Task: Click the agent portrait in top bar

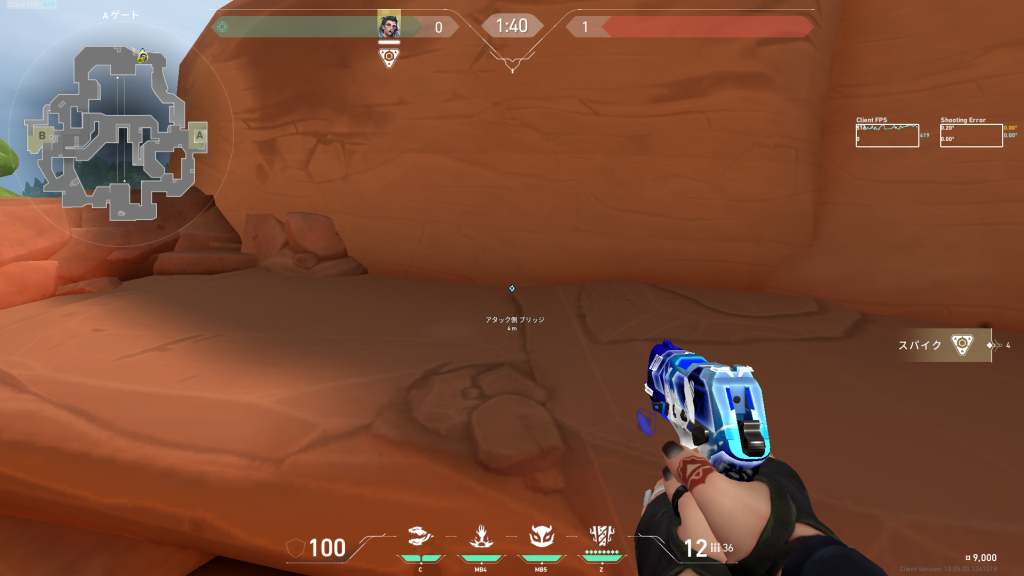Action: point(389,27)
